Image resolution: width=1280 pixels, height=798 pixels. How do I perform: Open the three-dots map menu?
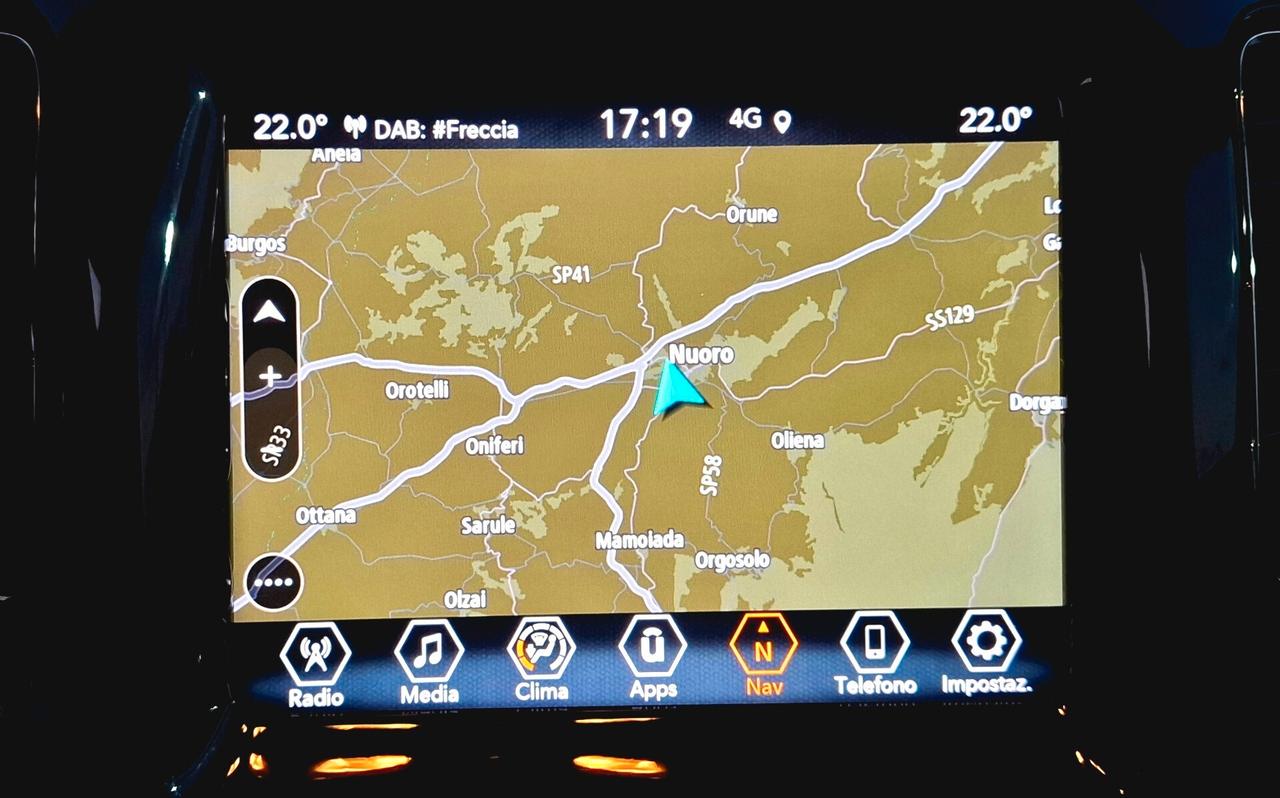click(273, 582)
